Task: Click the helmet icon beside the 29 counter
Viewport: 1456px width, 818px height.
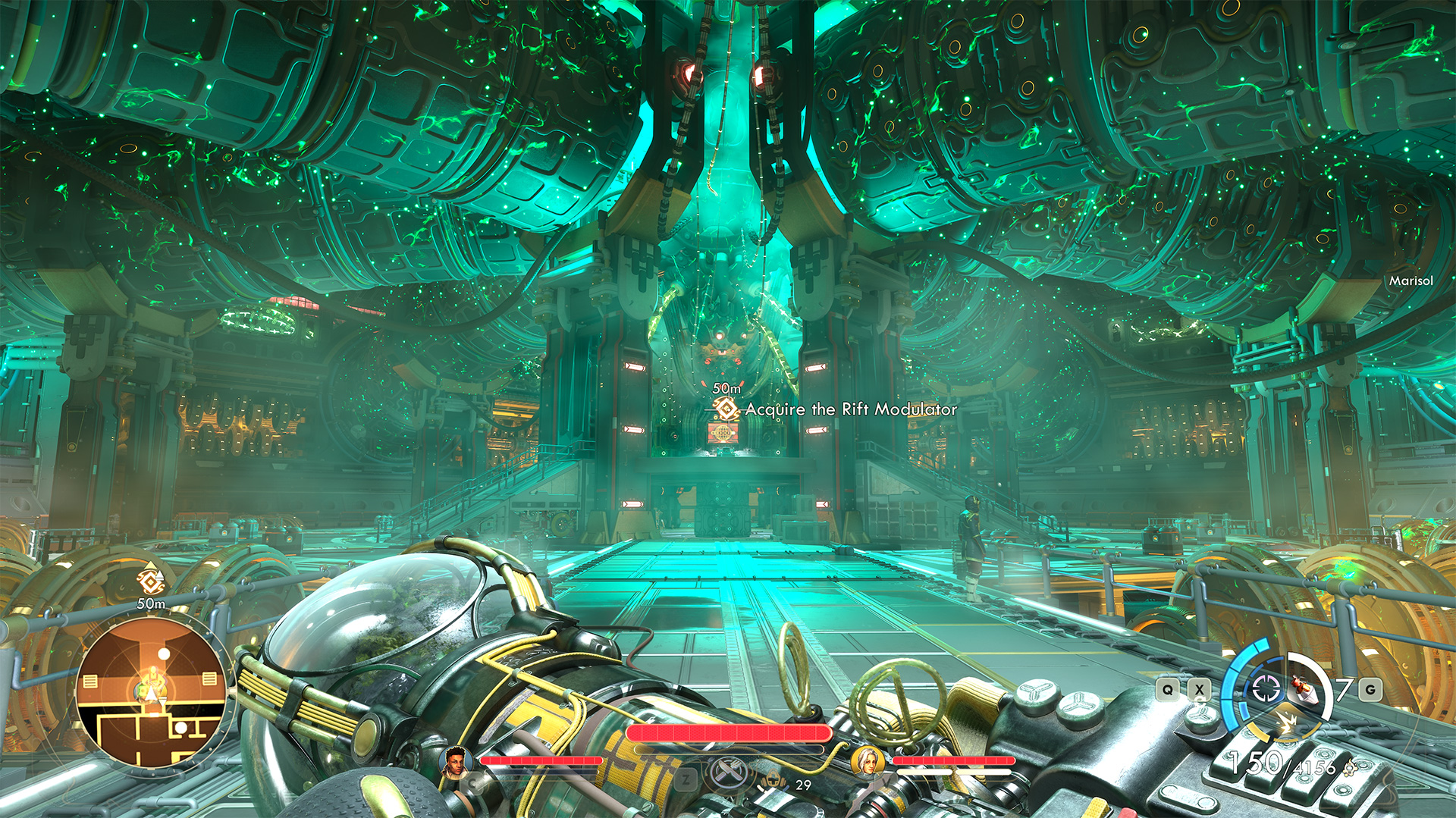Action: point(773,779)
